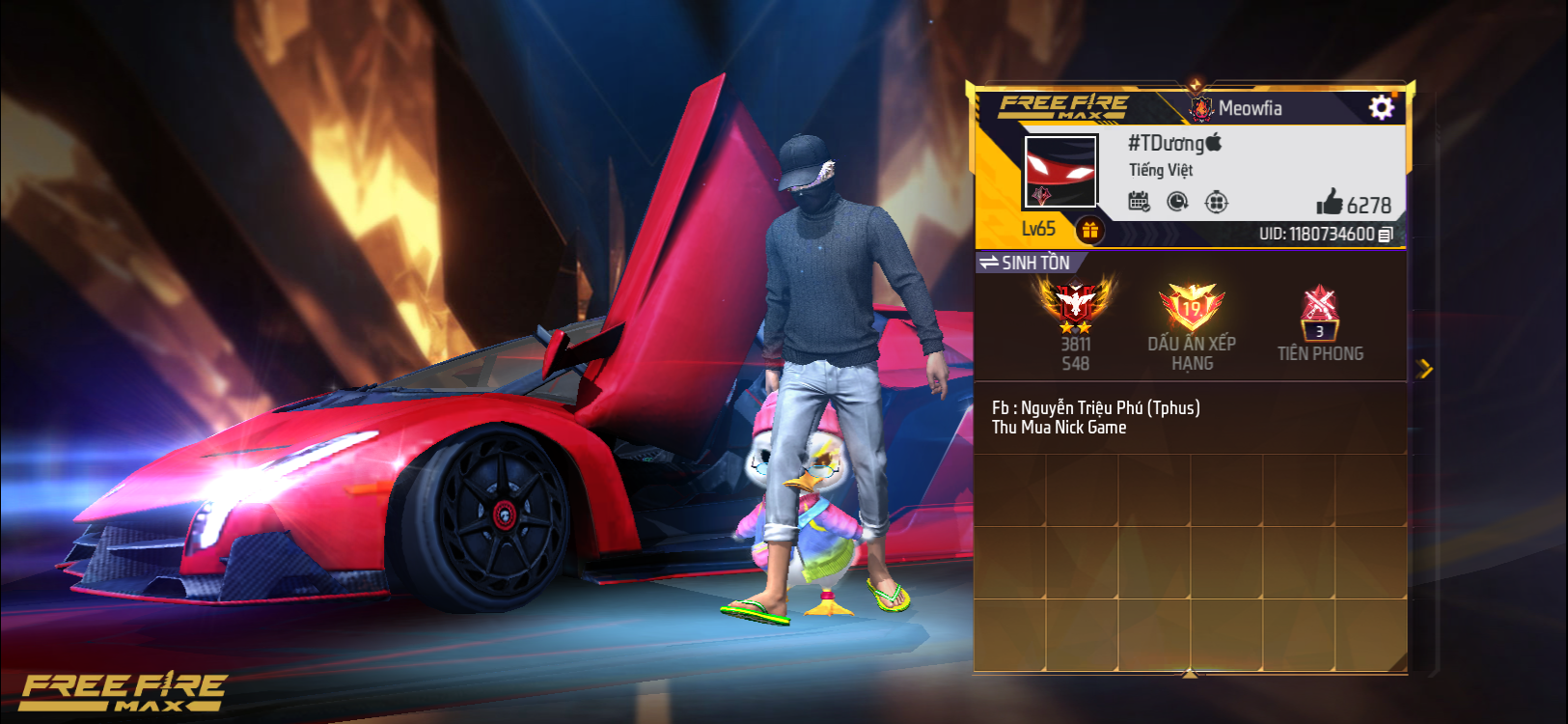The height and width of the screenshot is (724, 1568).
Task: Click the Fb: Nguyễn Triệu Phú link text
Action: click(1095, 407)
